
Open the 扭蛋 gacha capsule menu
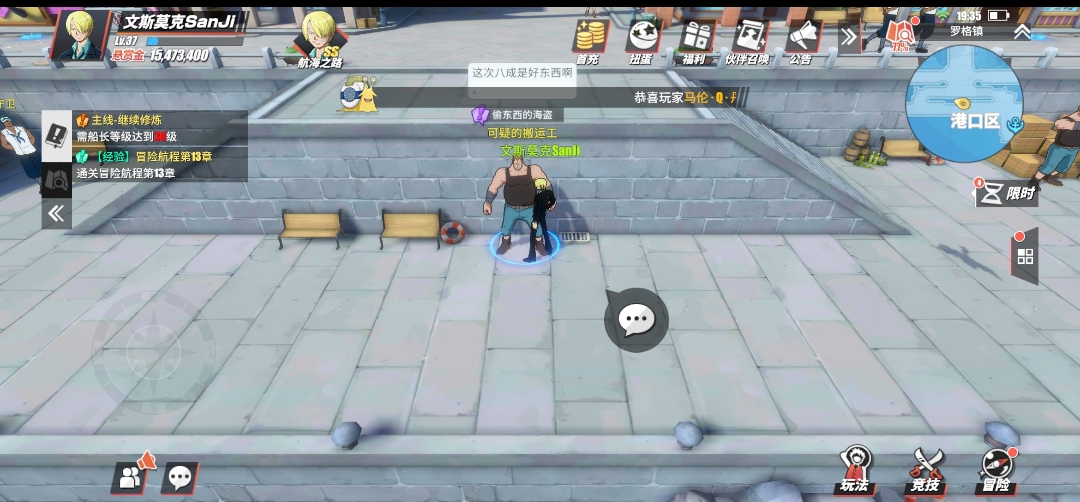(x=643, y=38)
